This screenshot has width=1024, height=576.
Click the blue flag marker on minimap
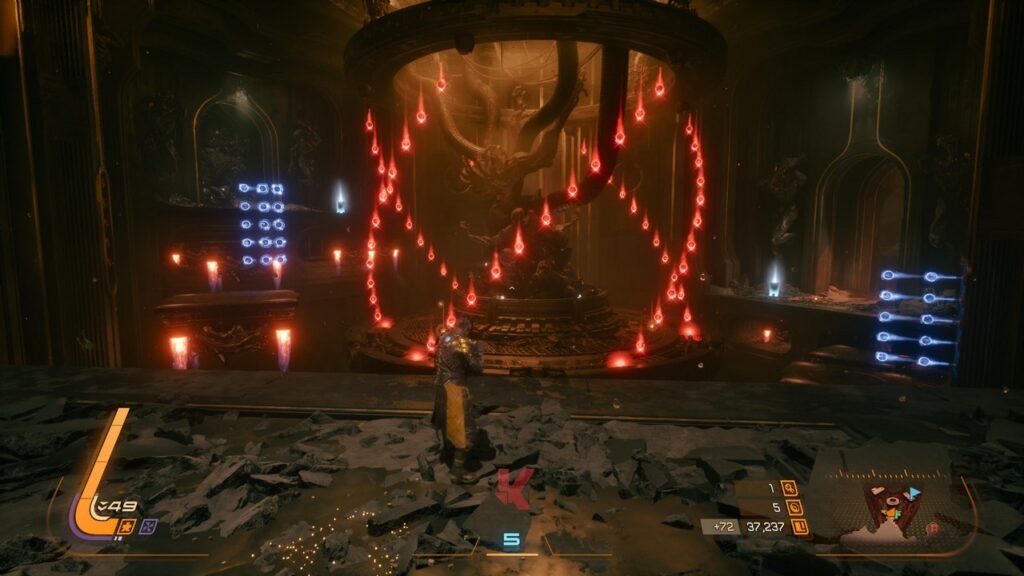(912, 492)
